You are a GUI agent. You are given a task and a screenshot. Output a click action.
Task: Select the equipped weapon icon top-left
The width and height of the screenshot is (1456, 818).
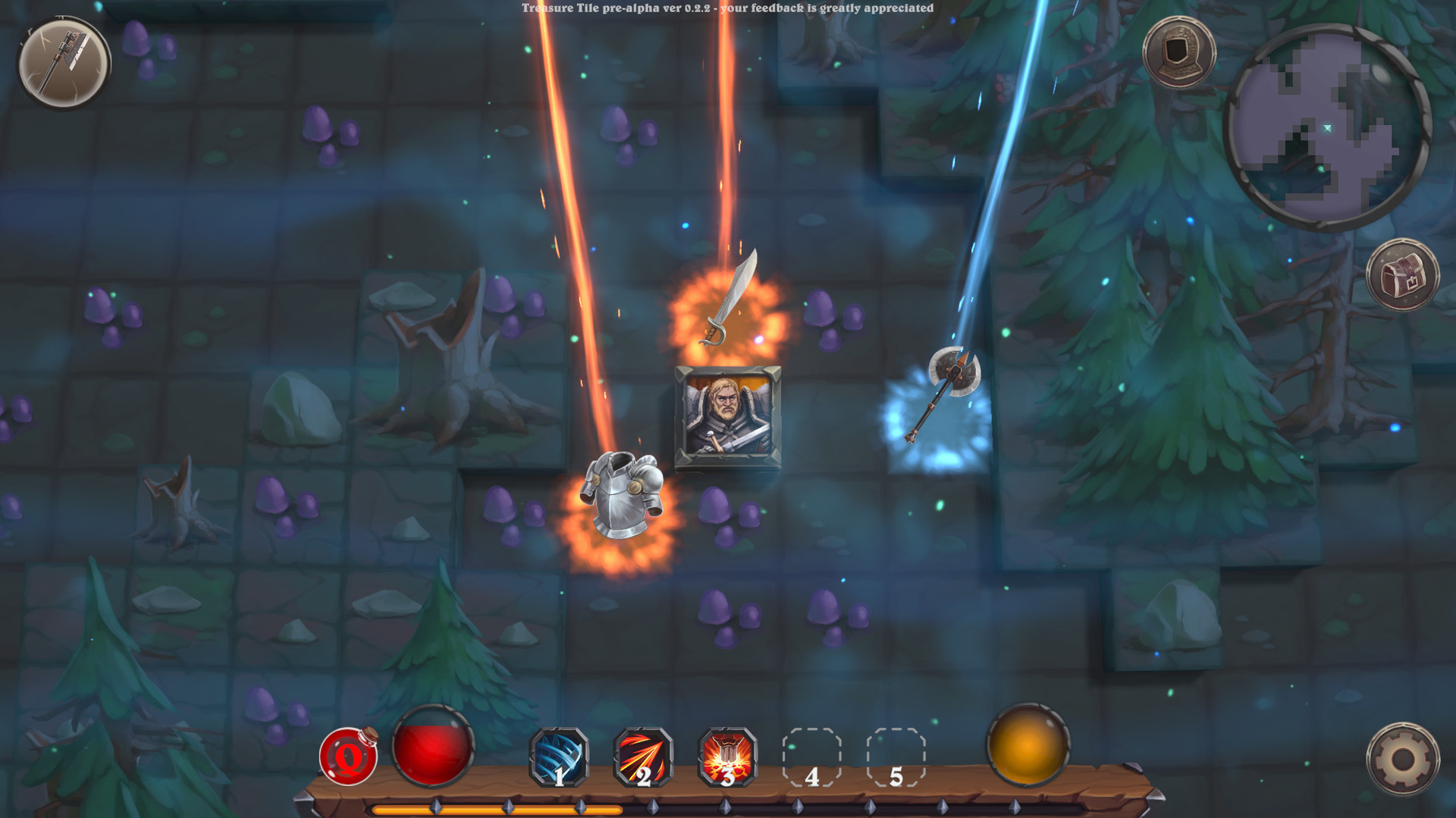pos(64,62)
